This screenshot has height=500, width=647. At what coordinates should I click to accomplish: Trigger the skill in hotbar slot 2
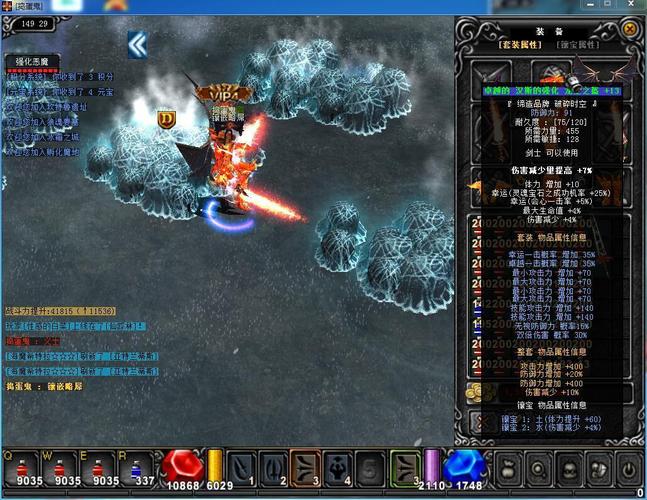[x=274, y=467]
